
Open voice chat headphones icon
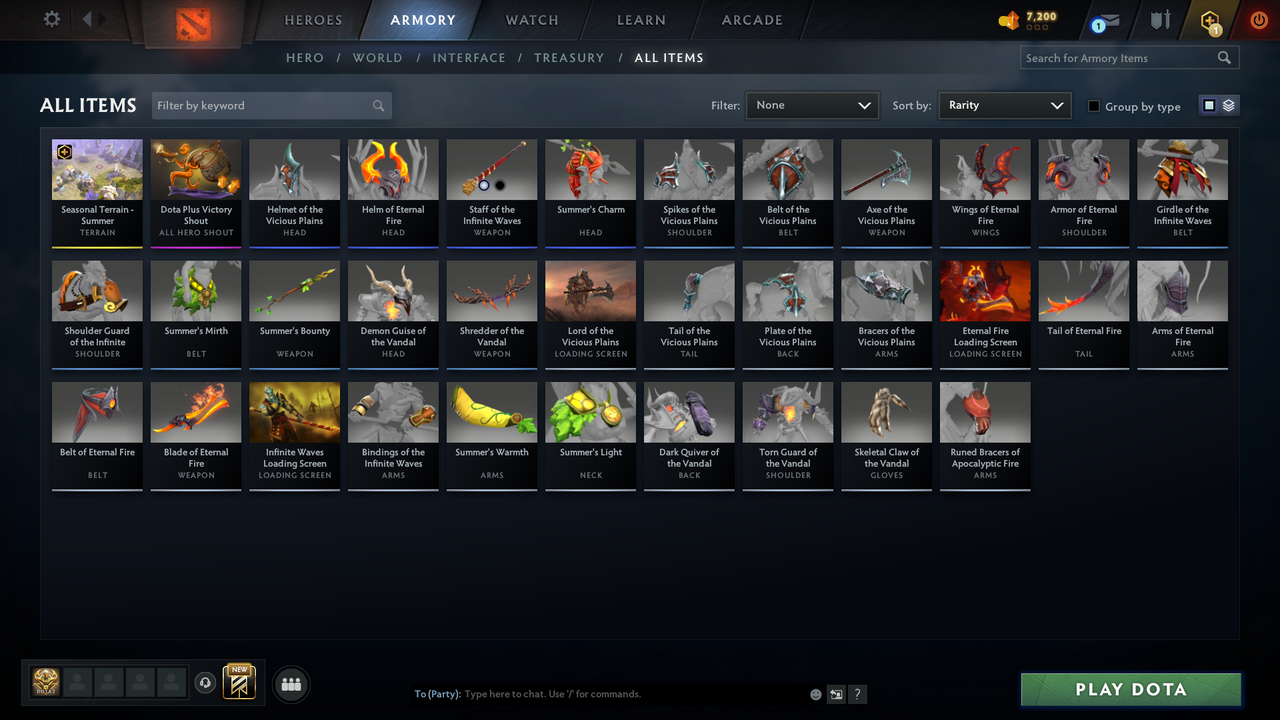206,683
